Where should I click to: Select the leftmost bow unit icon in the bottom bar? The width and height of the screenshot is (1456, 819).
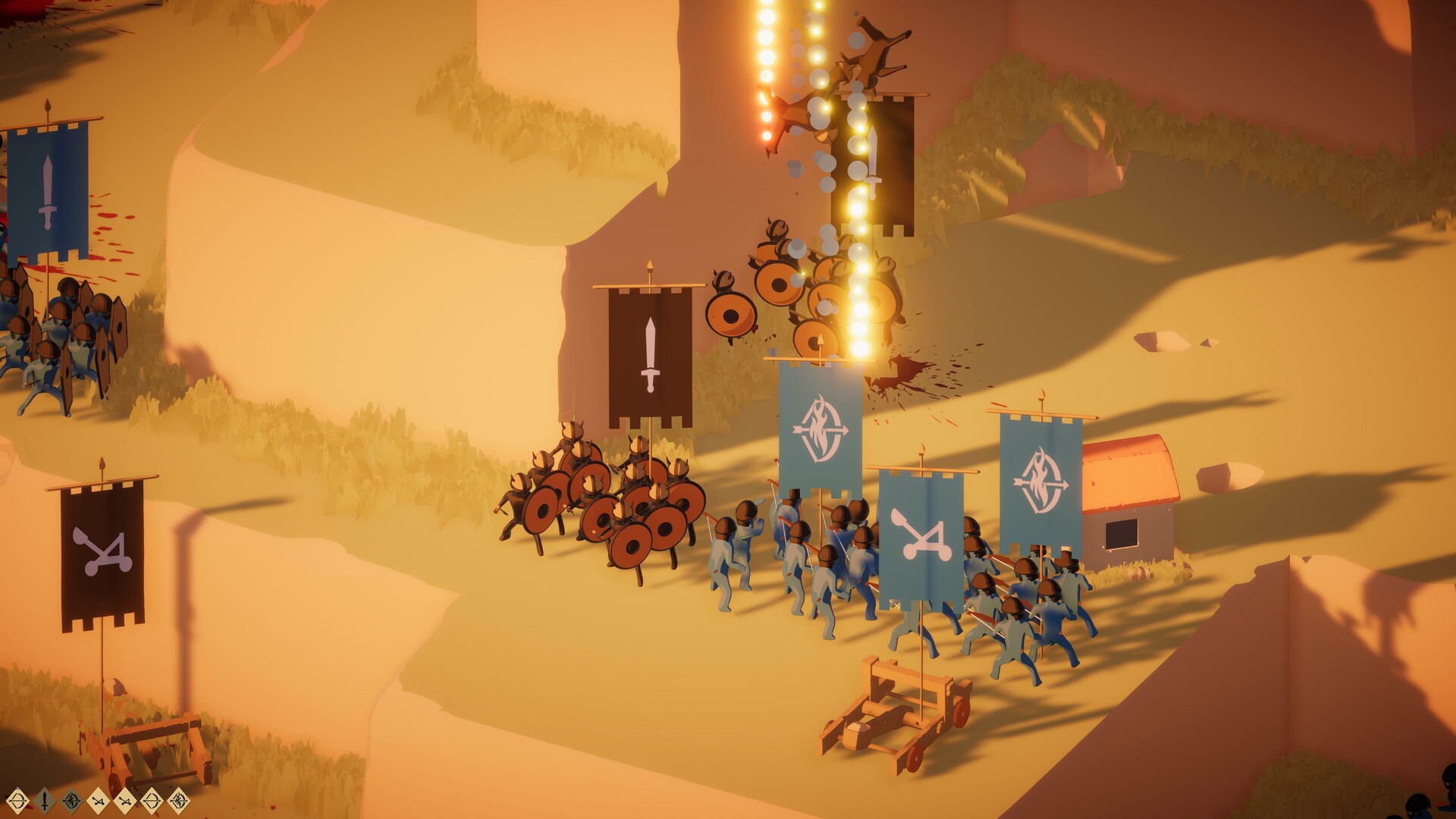[17, 801]
